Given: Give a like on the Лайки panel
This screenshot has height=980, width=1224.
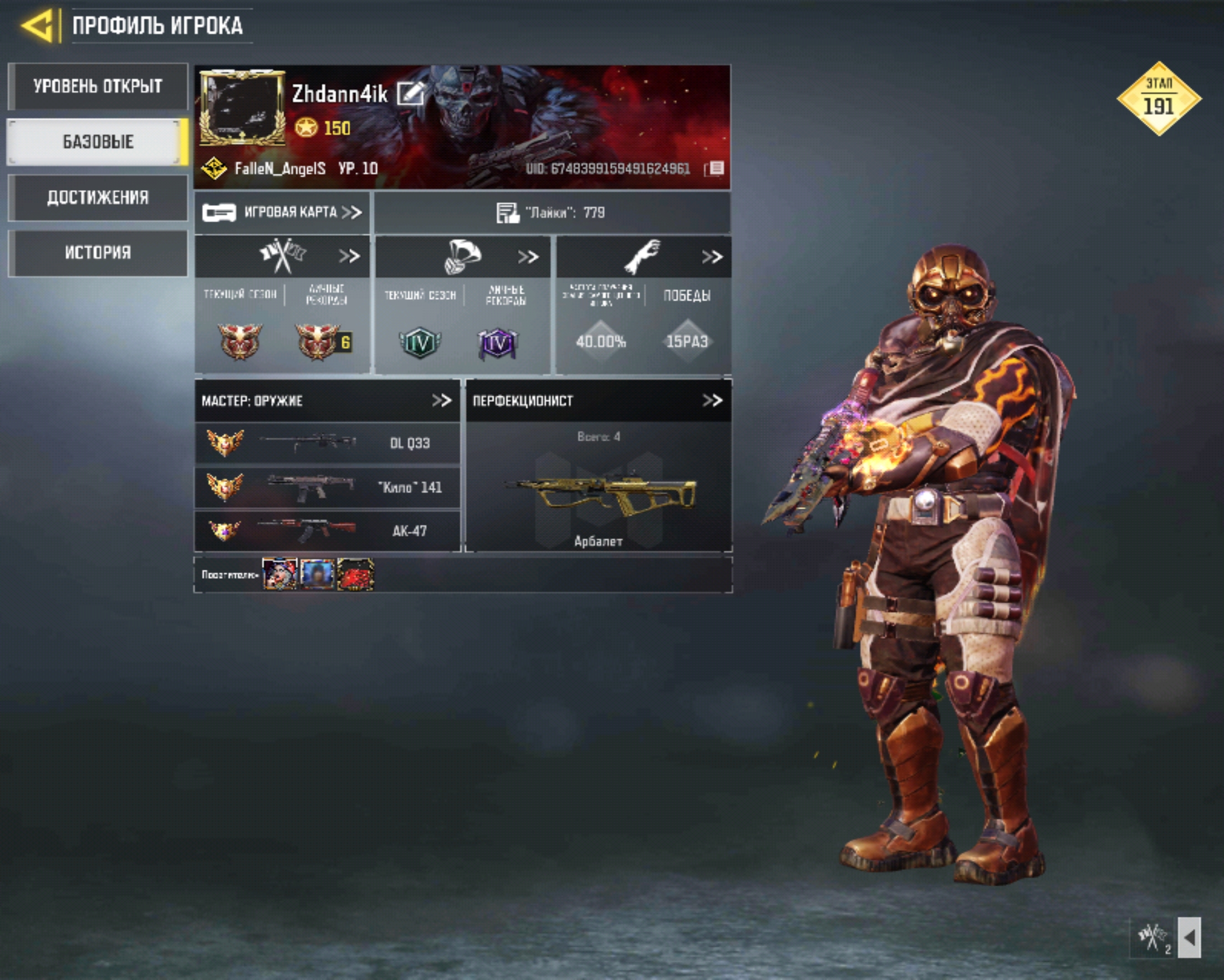Looking at the screenshot, I should 508,213.
